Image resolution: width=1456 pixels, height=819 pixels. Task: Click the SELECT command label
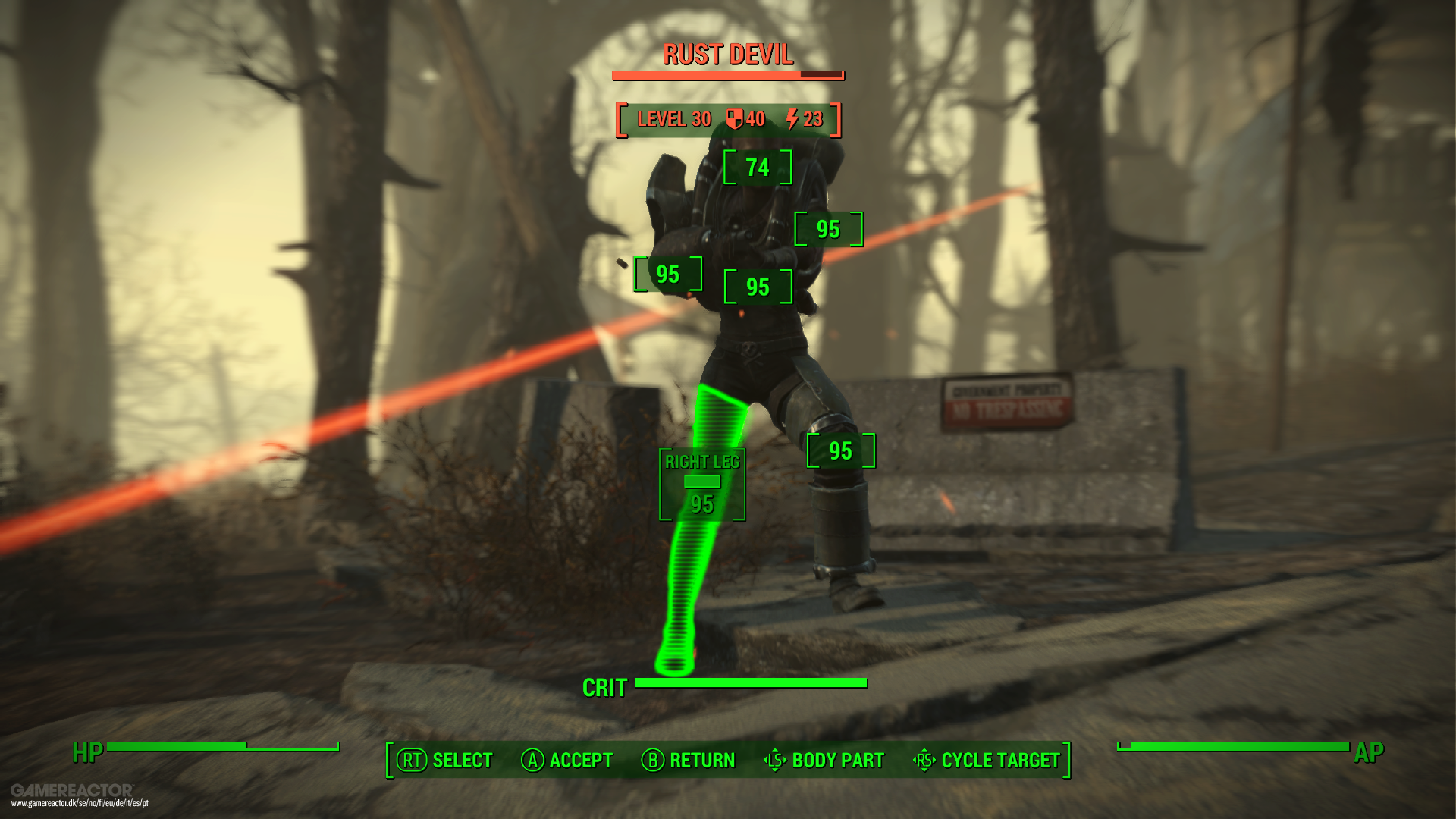point(460,760)
